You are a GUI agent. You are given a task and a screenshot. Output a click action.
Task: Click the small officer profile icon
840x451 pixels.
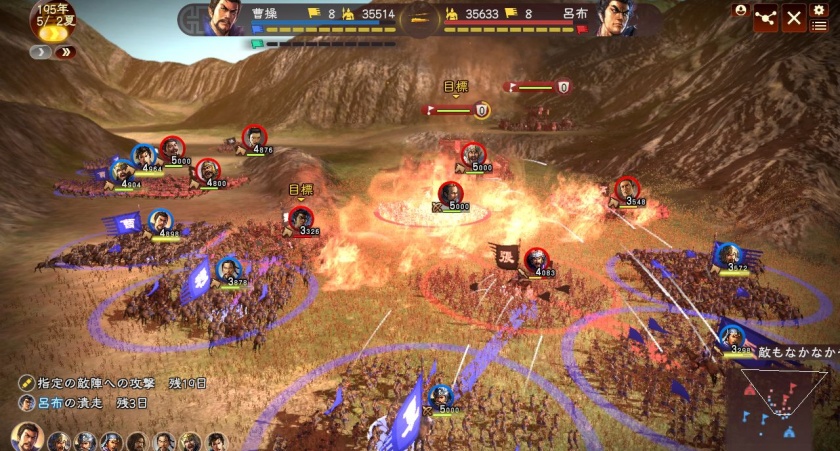740,9
